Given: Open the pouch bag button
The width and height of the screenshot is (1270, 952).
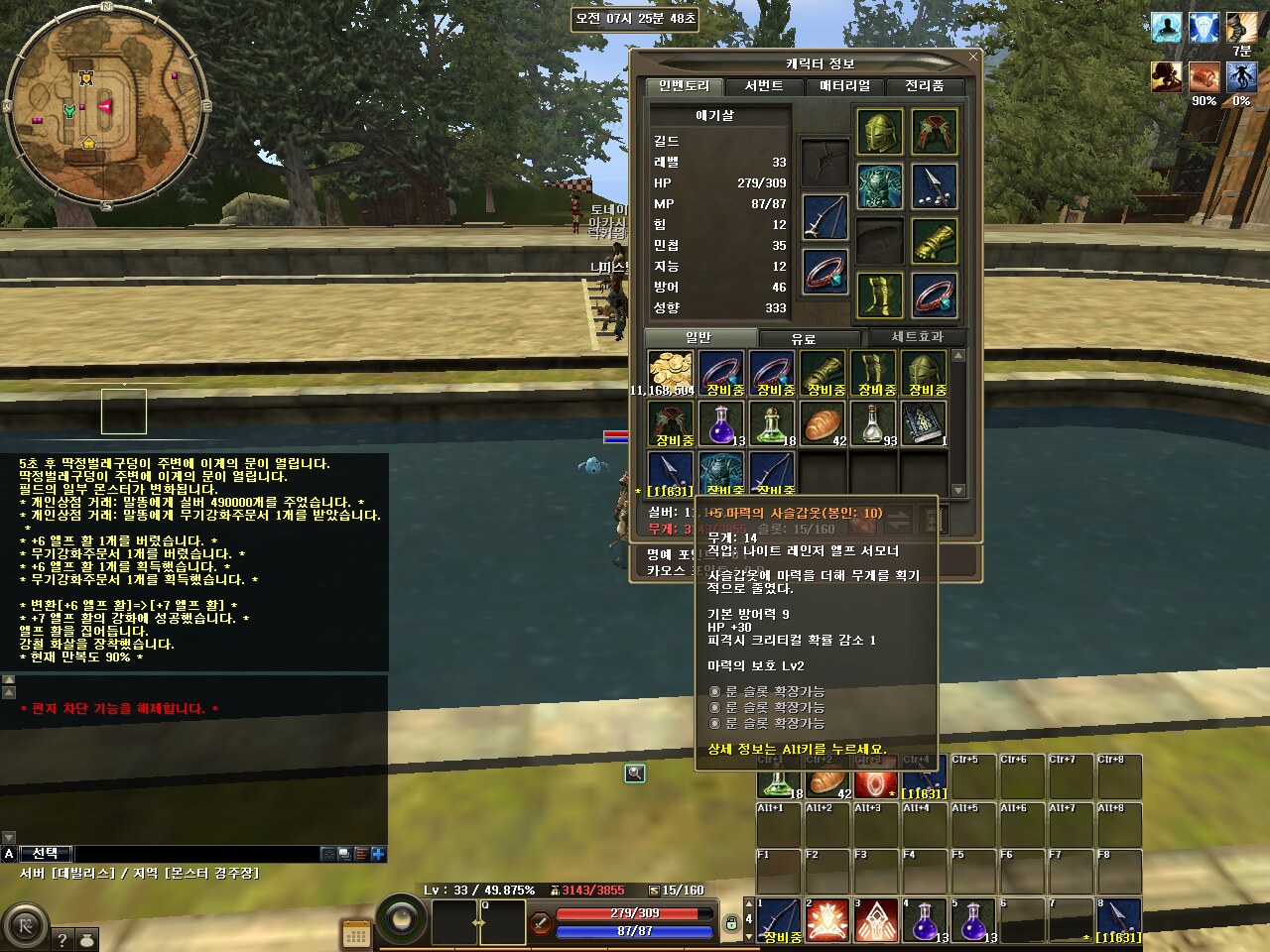Looking at the screenshot, I should [x=86, y=939].
